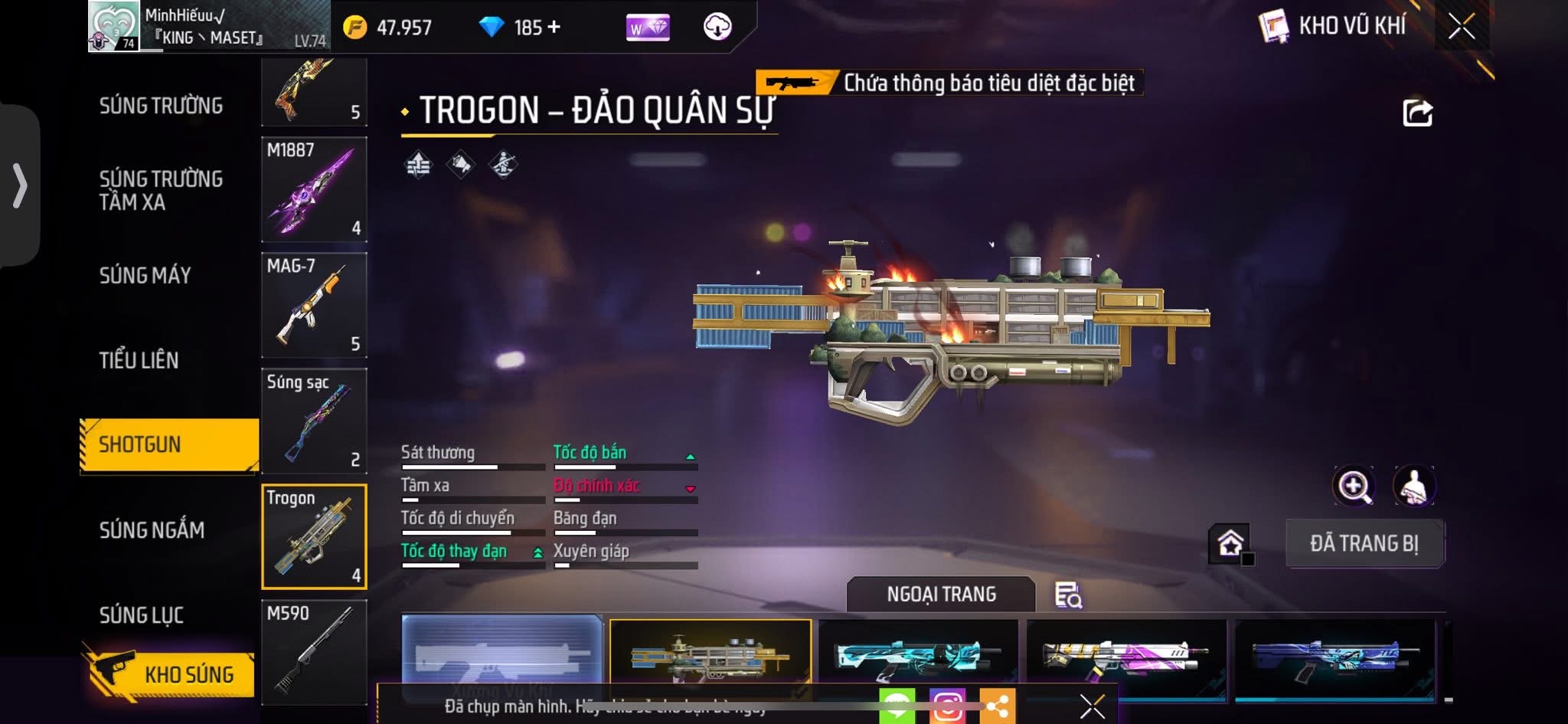Switch to Súng Trường Tầm Xa category

(161, 190)
